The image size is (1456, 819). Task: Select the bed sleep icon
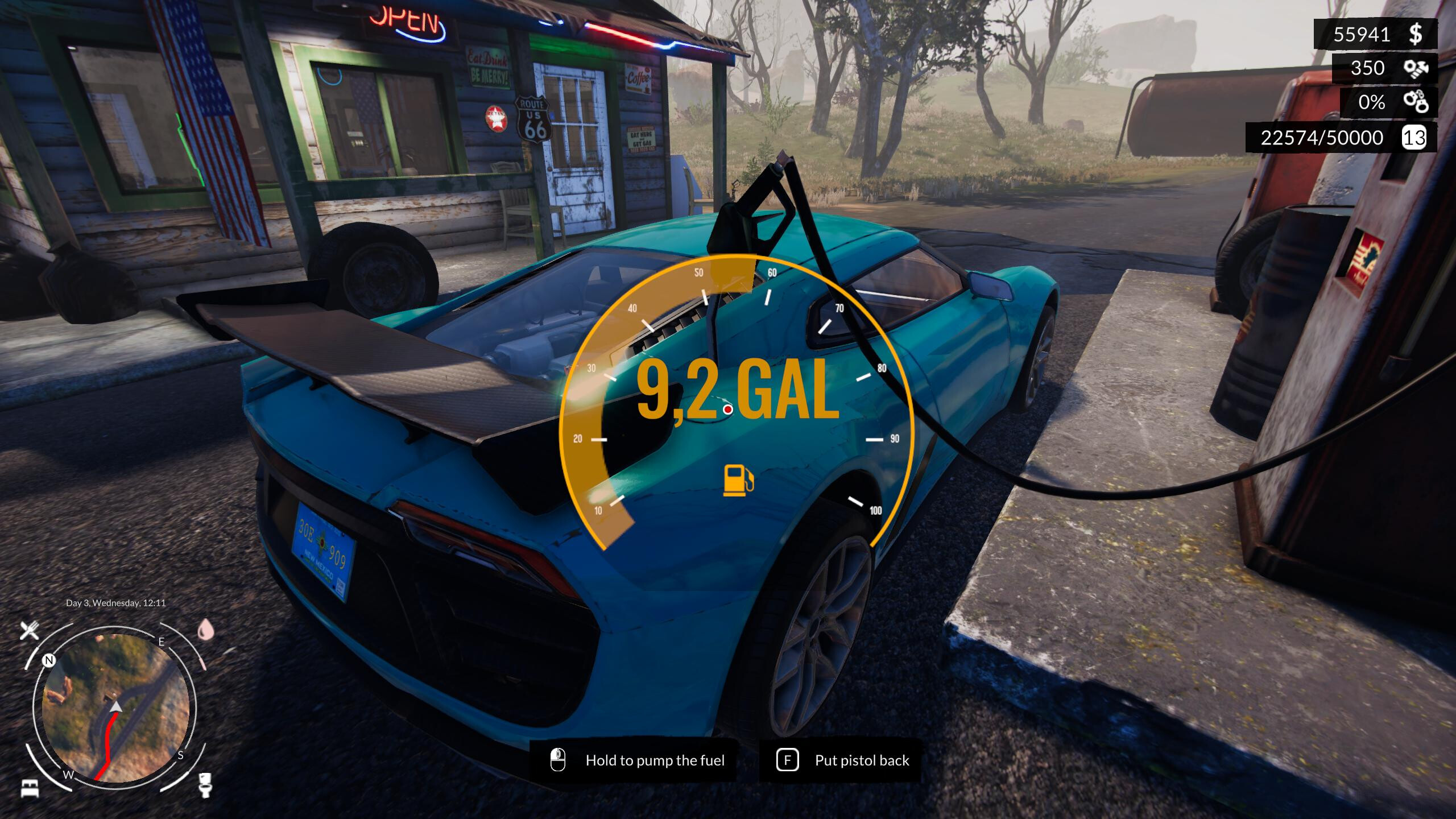pyautogui.click(x=30, y=788)
